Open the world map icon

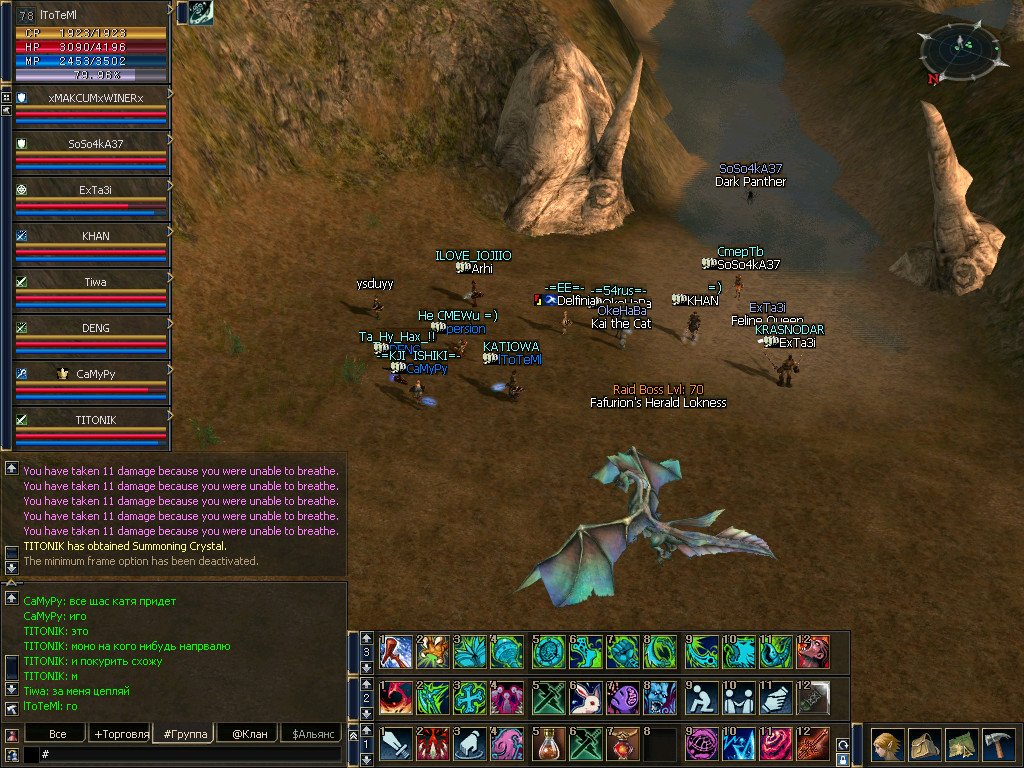click(961, 745)
